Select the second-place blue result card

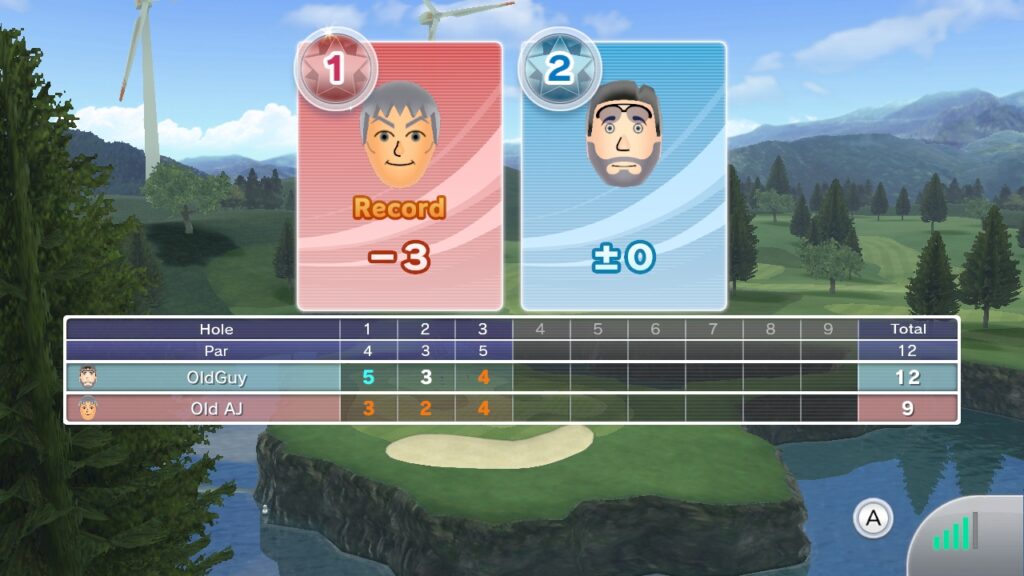point(623,177)
